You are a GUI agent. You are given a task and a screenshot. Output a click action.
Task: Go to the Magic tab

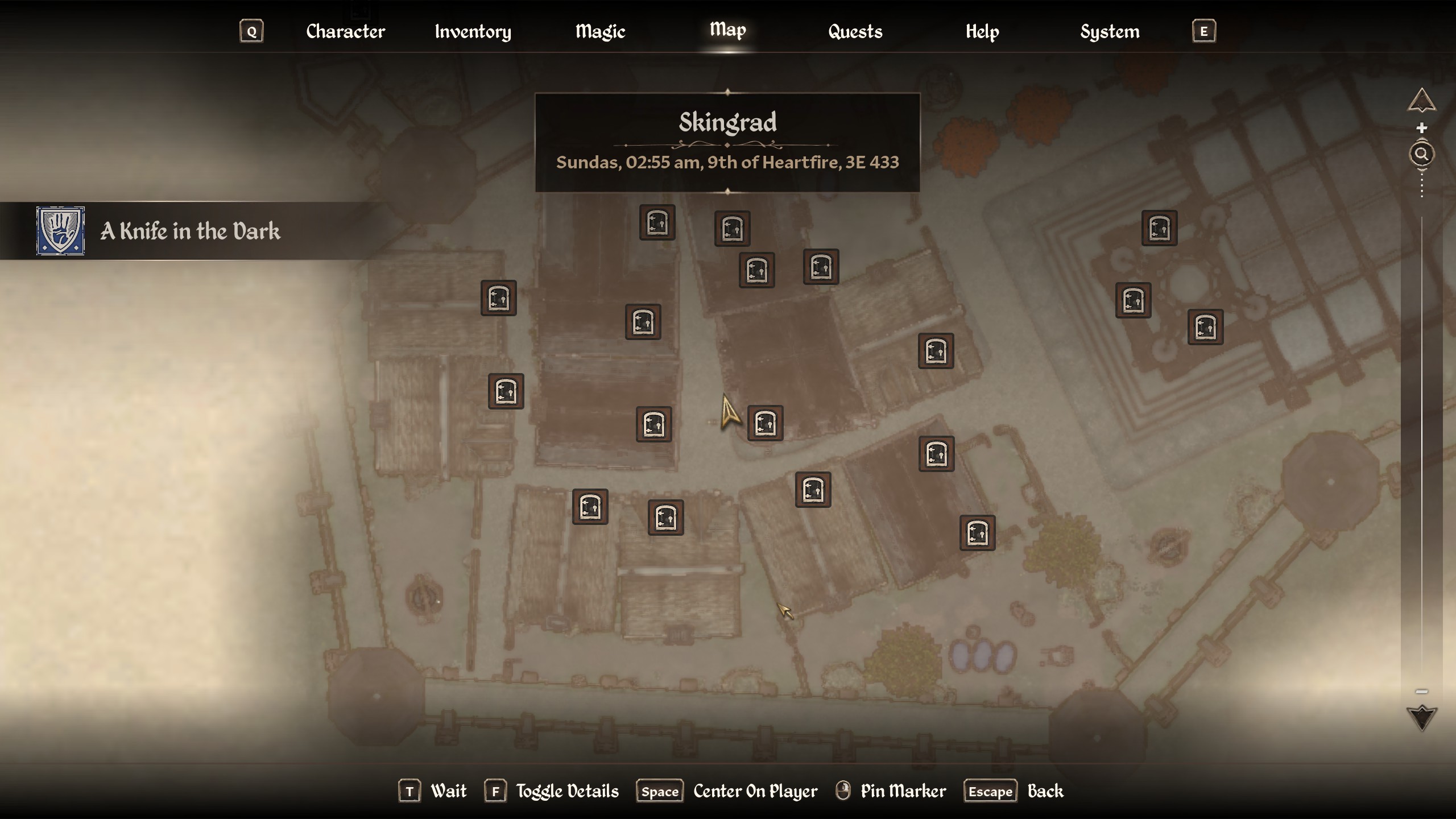600,31
